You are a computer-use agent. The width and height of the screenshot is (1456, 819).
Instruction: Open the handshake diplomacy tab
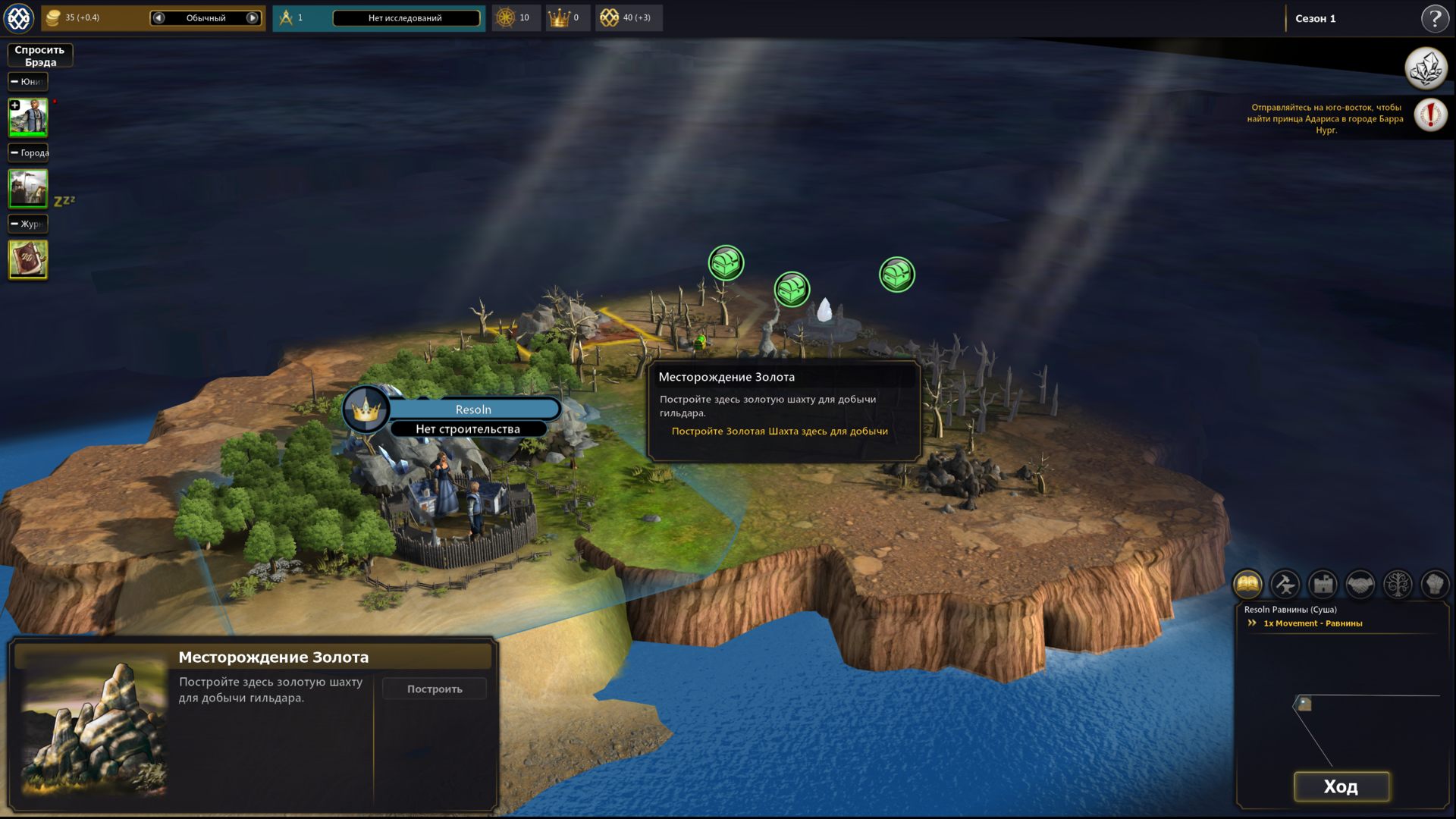point(1360,585)
